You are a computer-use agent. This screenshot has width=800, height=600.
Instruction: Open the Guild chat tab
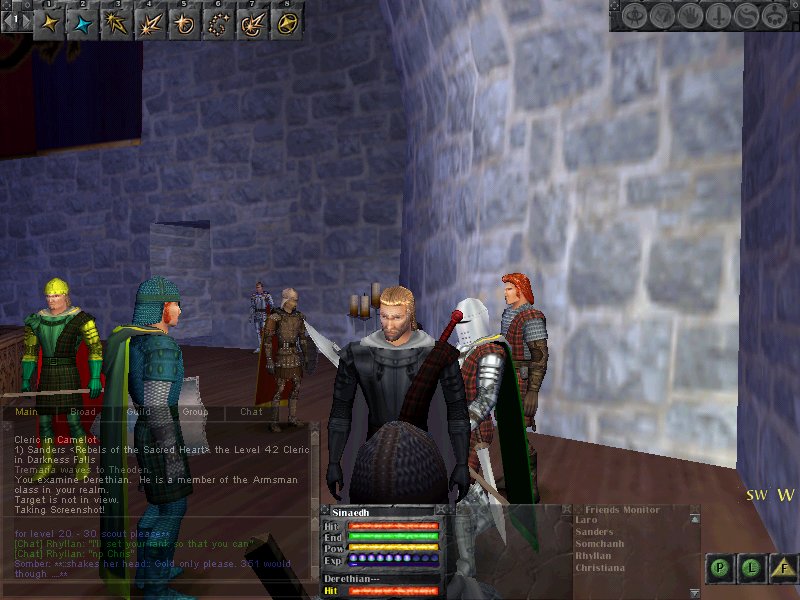click(139, 411)
